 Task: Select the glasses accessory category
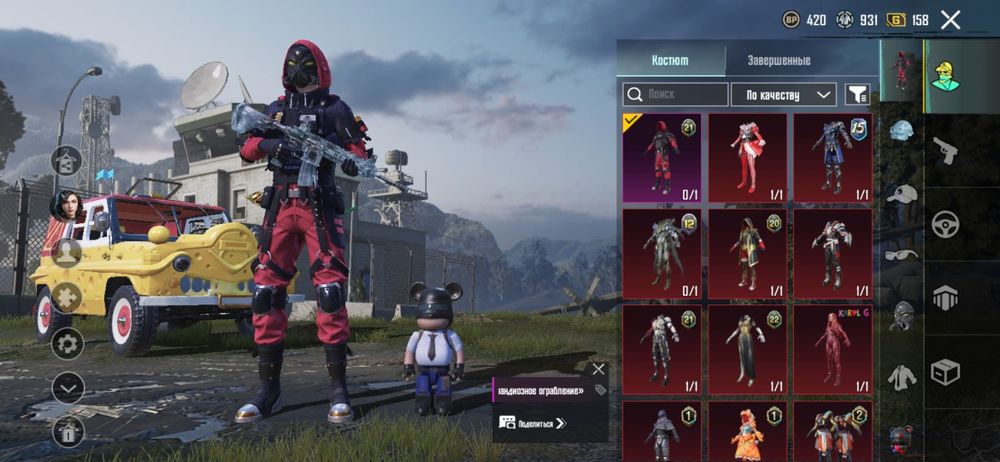point(902,255)
